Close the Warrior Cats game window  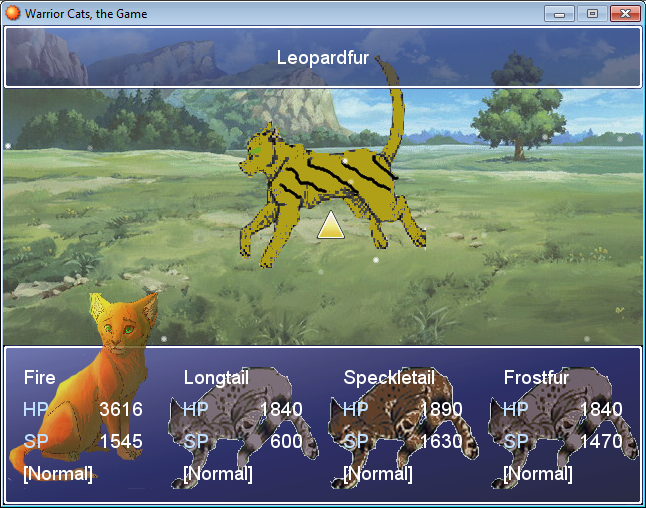point(624,13)
